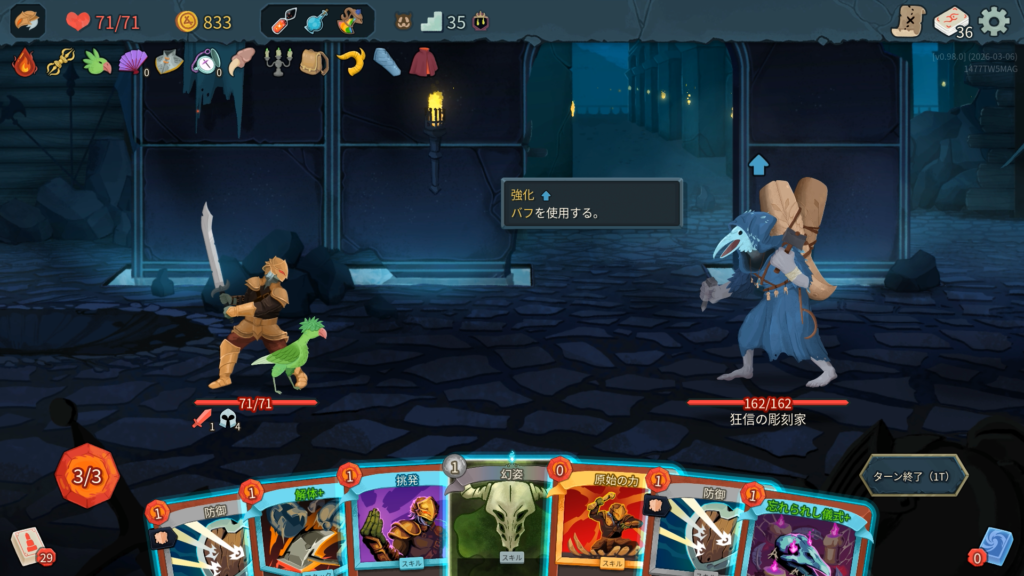This screenshot has width=1024, height=576.
Task: Inspect the purple fan relic
Action: point(132,62)
